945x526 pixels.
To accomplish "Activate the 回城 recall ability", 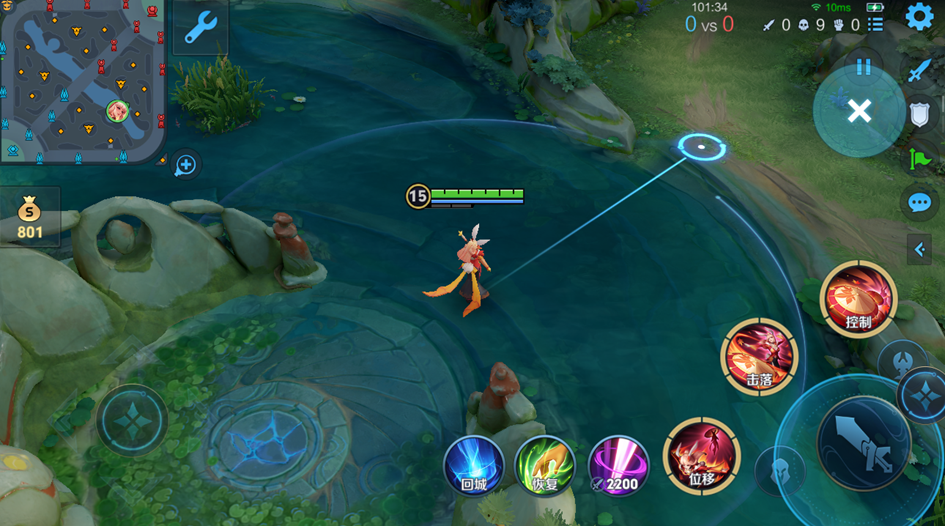I will pos(473,467).
